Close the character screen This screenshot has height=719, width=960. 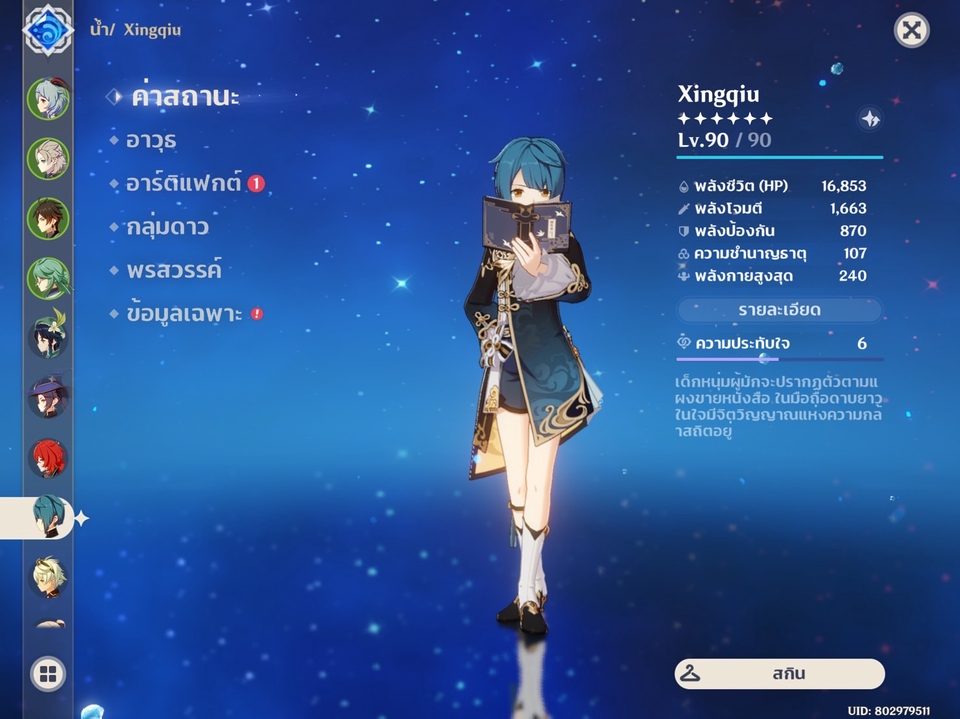(x=911, y=30)
